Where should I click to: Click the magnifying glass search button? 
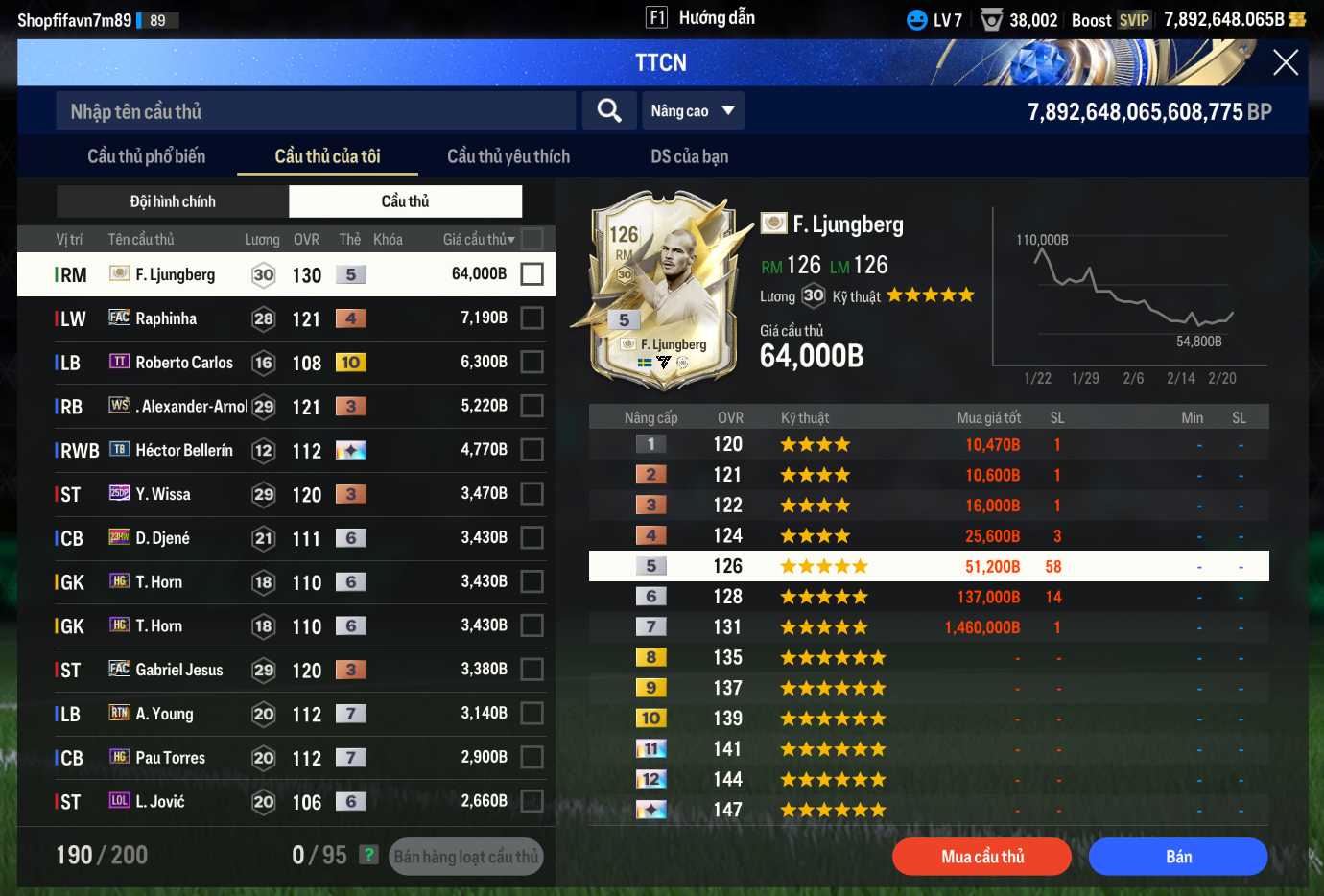pos(609,111)
